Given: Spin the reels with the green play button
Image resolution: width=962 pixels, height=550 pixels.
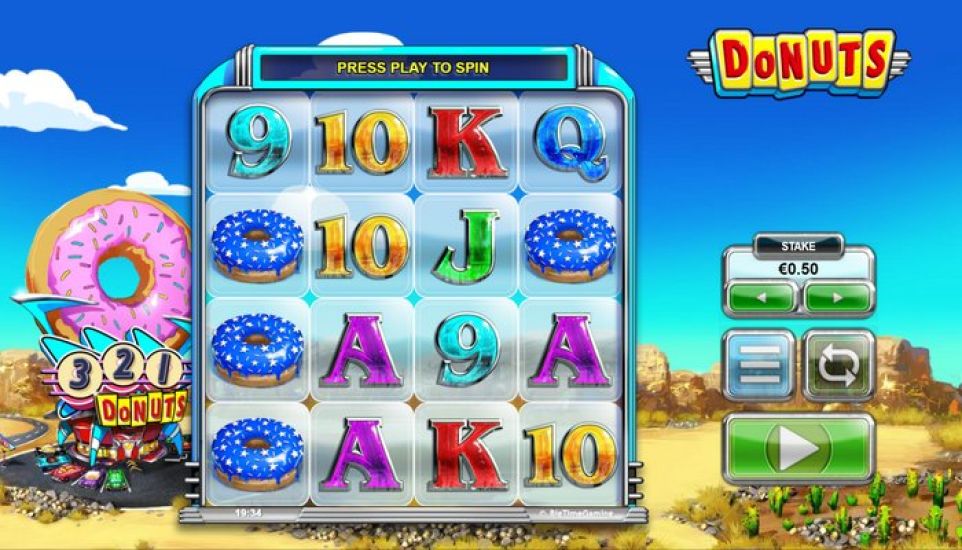Looking at the screenshot, I should pyautogui.click(x=798, y=449).
